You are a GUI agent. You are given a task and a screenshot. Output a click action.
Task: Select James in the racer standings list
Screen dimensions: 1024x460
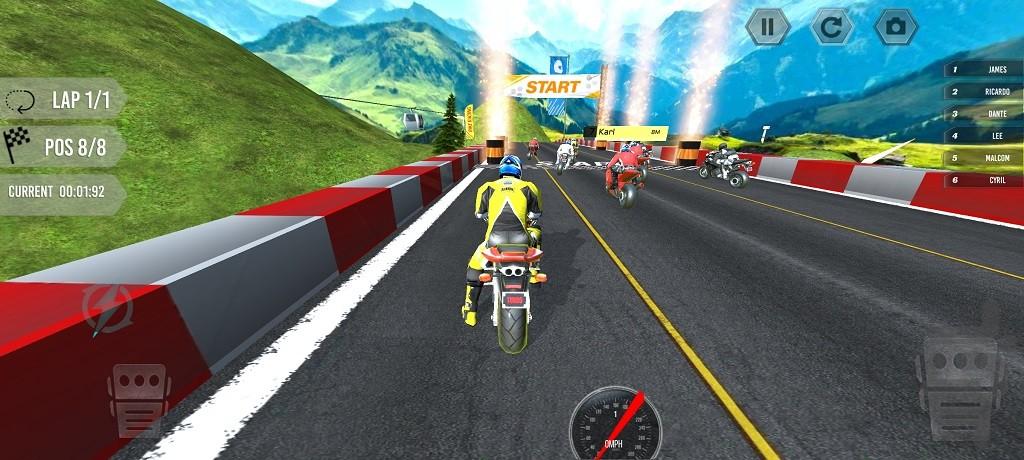coord(985,70)
